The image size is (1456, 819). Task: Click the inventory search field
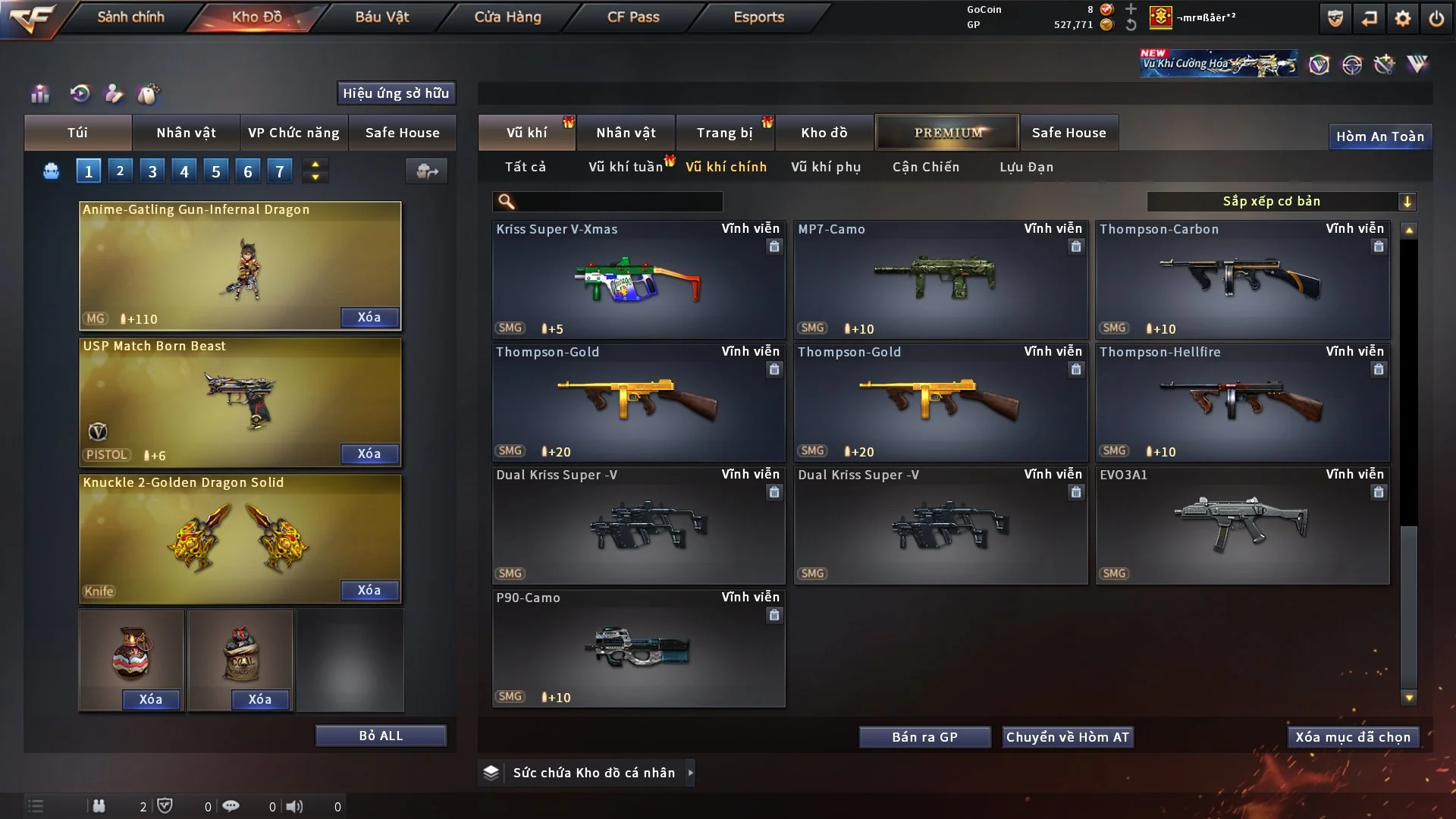tap(618, 201)
